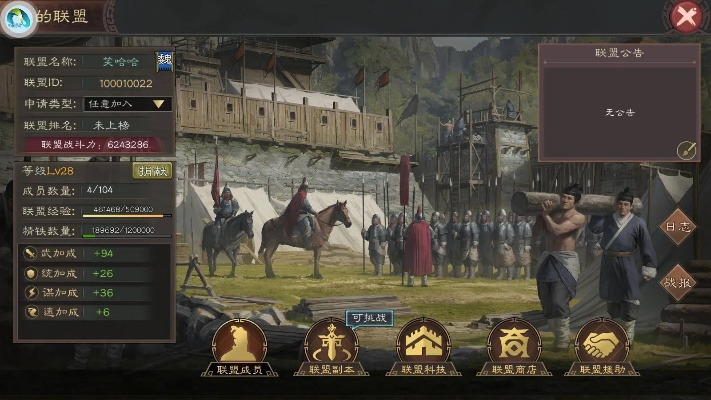This screenshot has height=400, width=711.
Task: Visit the 联盟商店 alliance shop
Action: [513, 345]
